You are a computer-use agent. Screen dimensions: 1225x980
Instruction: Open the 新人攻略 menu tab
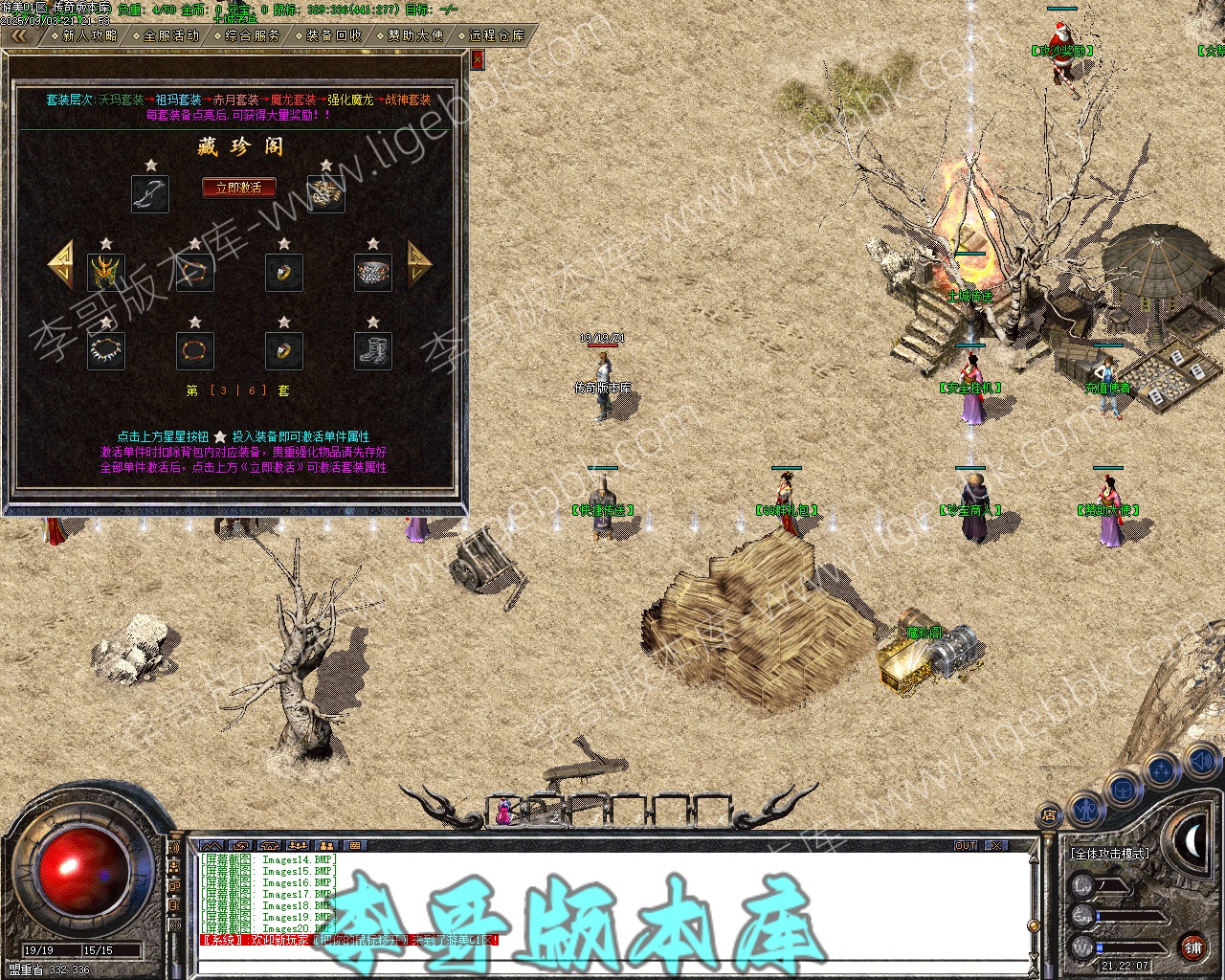pyautogui.click(x=90, y=36)
